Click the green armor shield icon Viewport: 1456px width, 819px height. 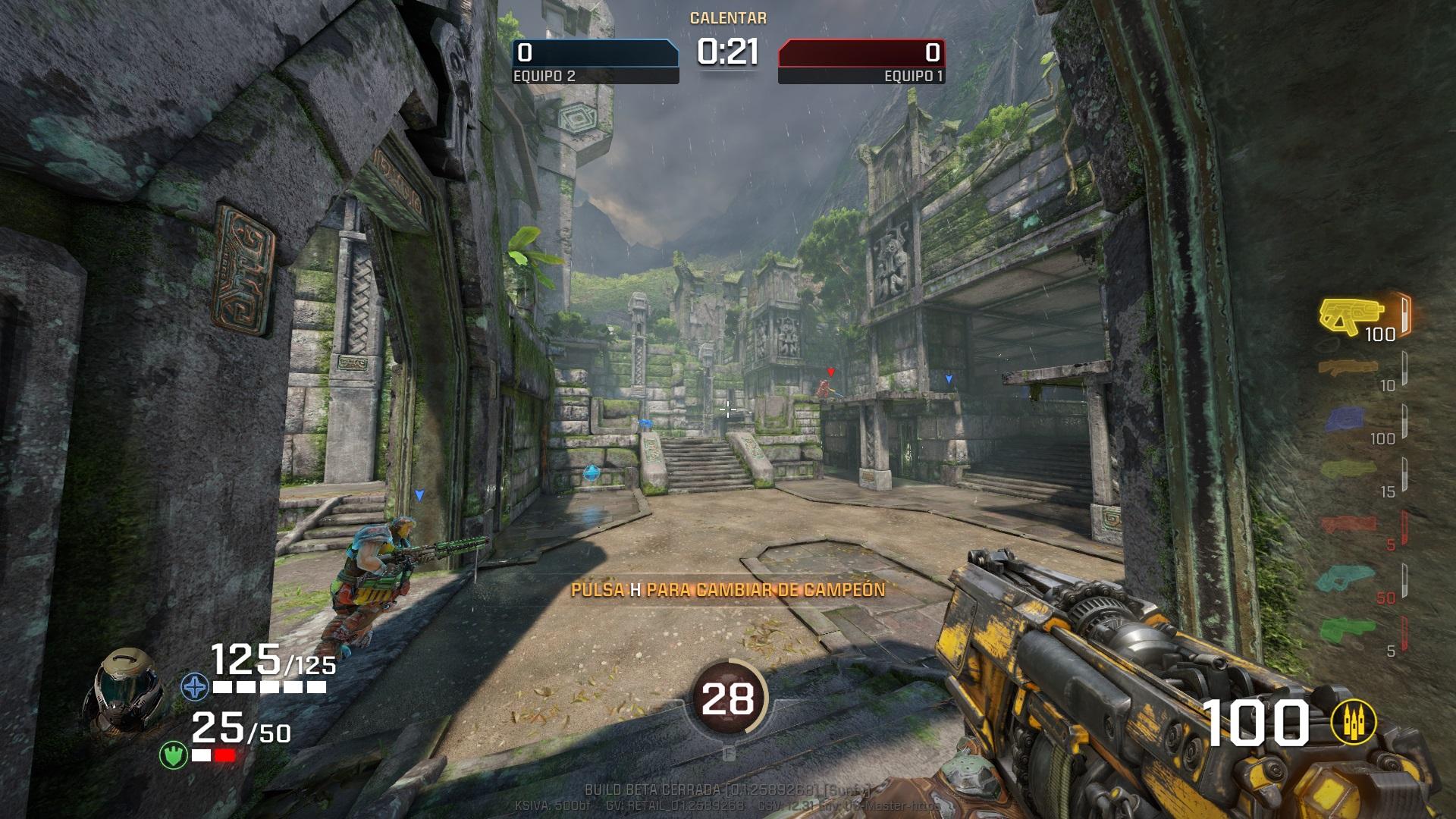coord(174,755)
